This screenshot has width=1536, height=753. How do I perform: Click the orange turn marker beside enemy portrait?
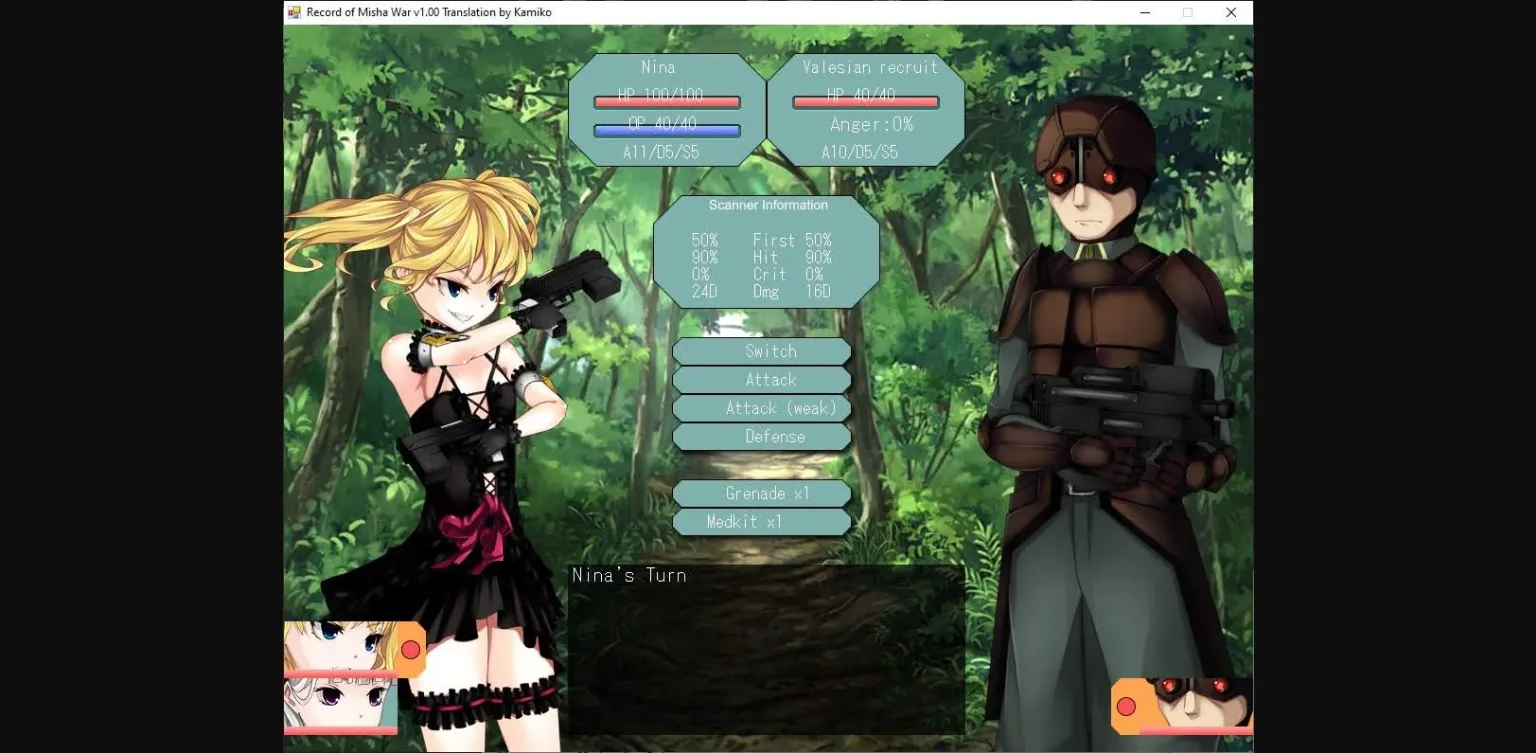tap(1128, 707)
